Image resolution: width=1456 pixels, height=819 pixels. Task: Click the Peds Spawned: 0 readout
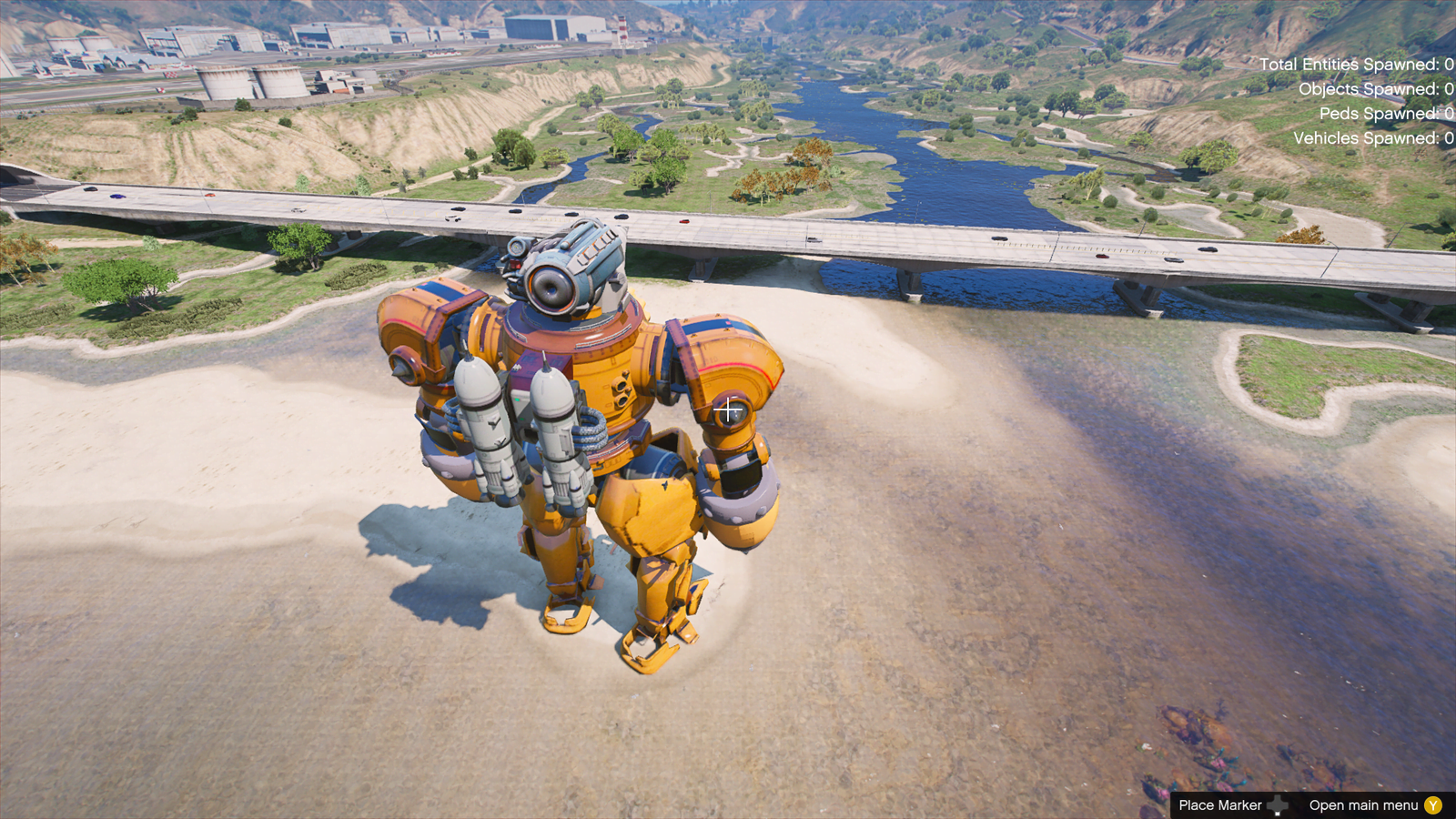pyautogui.click(x=1383, y=114)
